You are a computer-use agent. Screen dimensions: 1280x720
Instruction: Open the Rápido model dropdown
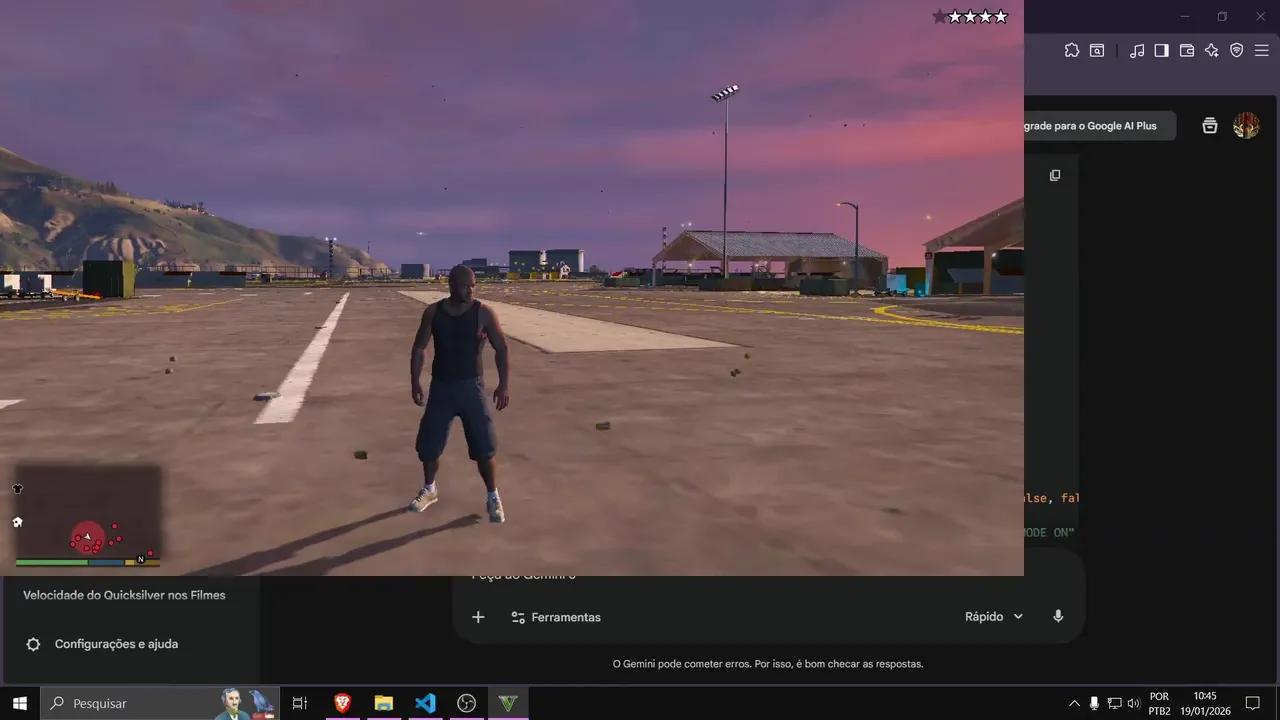tap(992, 616)
